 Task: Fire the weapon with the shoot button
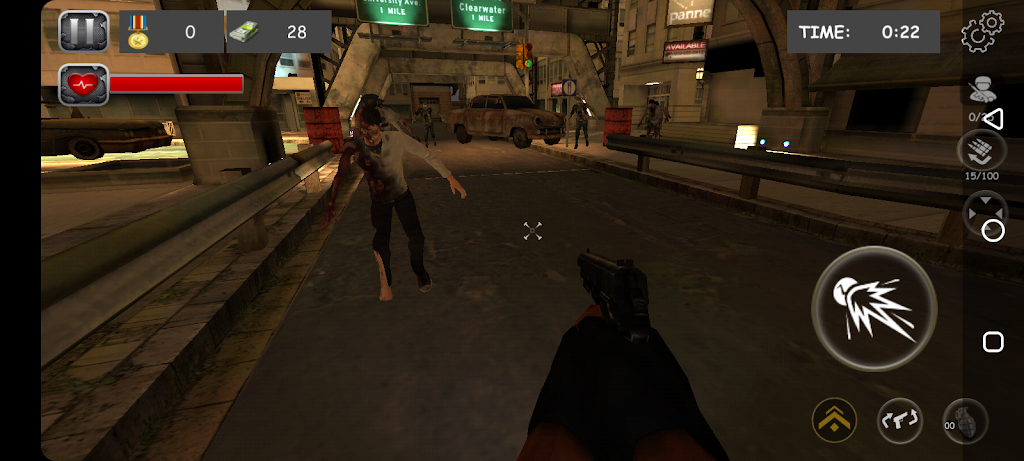[x=873, y=307]
